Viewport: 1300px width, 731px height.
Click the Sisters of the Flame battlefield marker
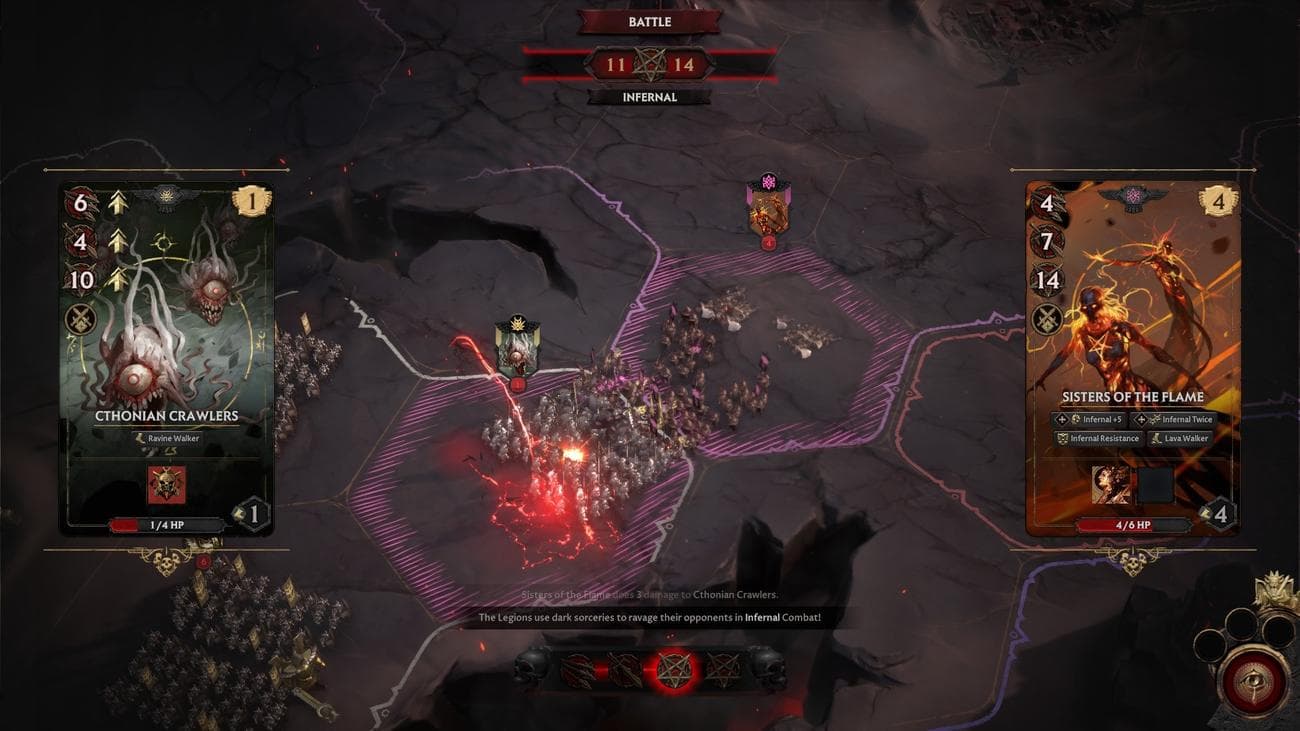click(768, 208)
